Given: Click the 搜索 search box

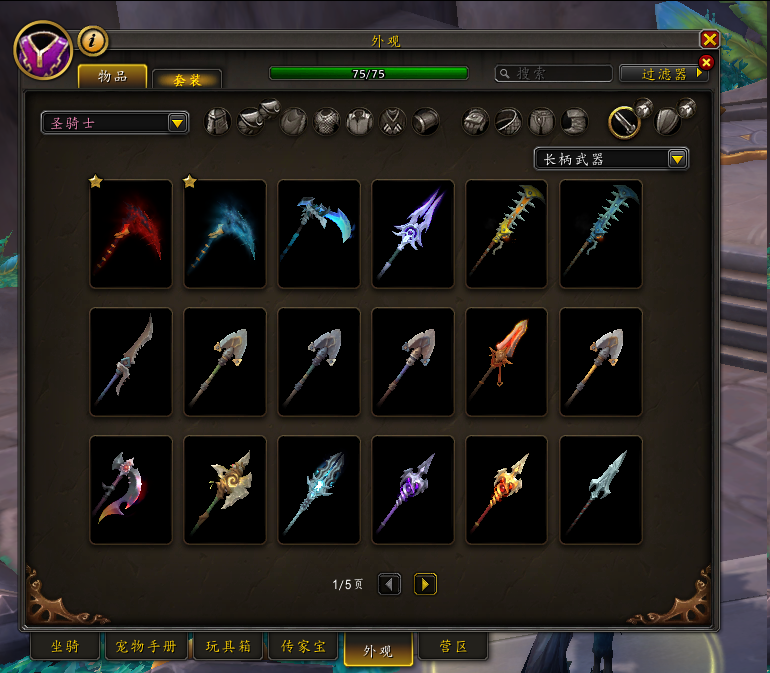Looking at the screenshot, I should pos(555,74).
